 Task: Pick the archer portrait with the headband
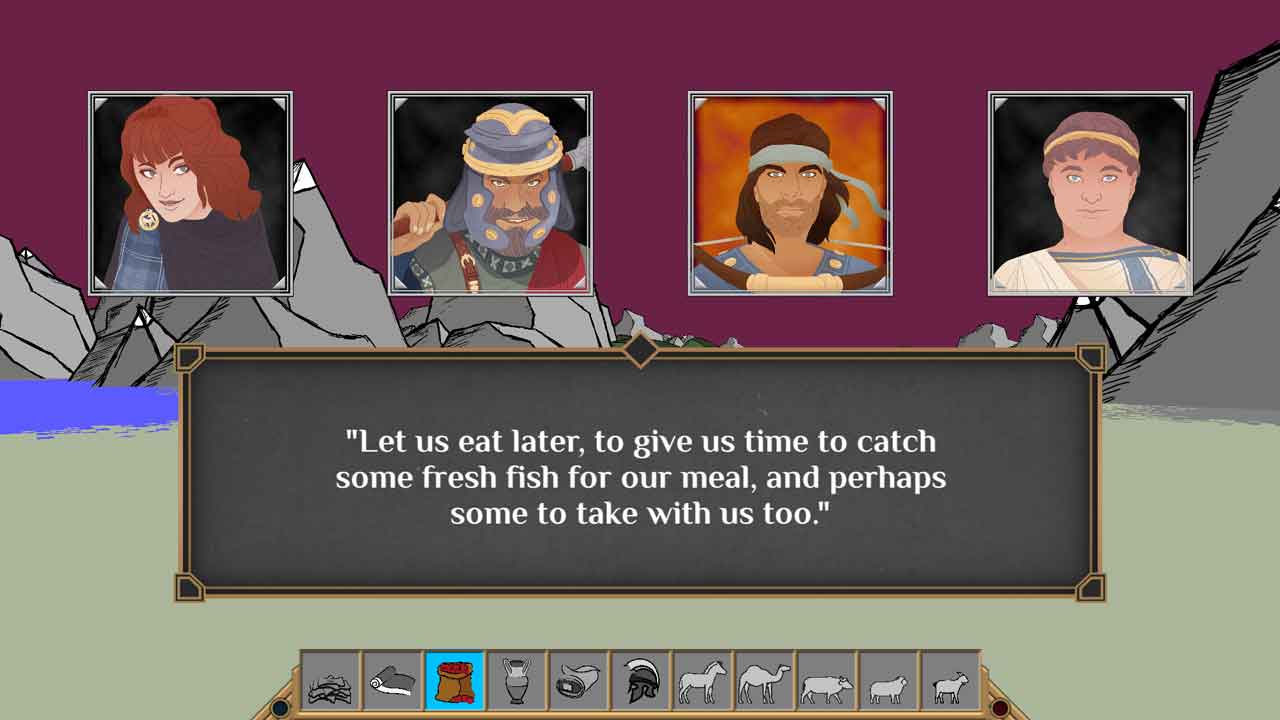(790, 193)
